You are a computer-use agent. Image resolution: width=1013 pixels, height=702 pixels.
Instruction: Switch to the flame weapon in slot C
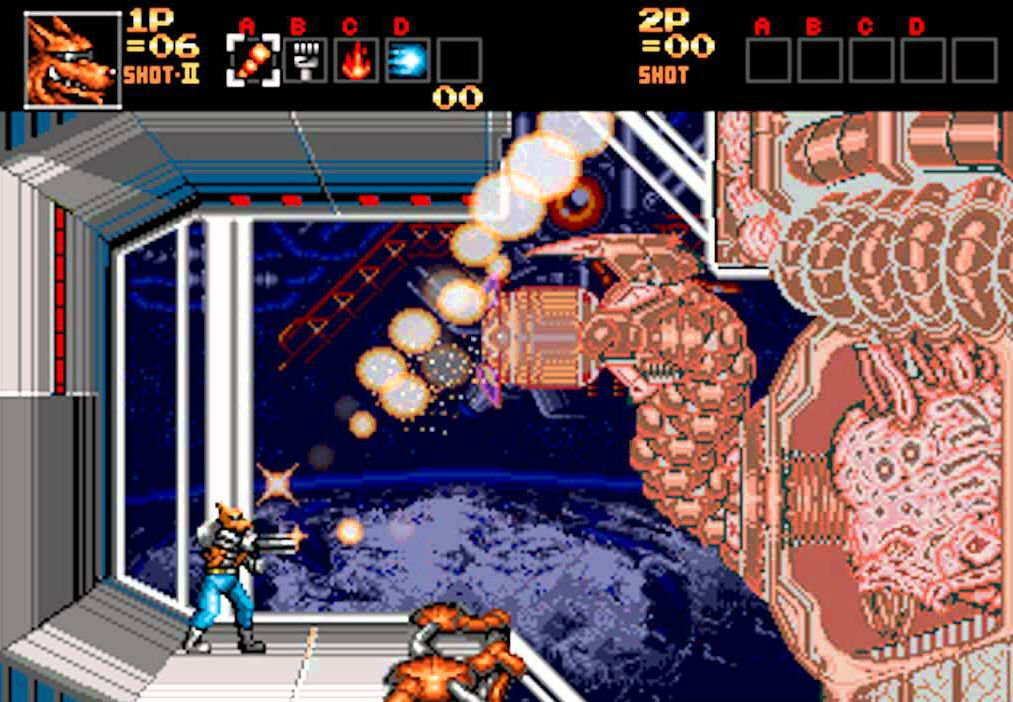[x=356, y=60]
